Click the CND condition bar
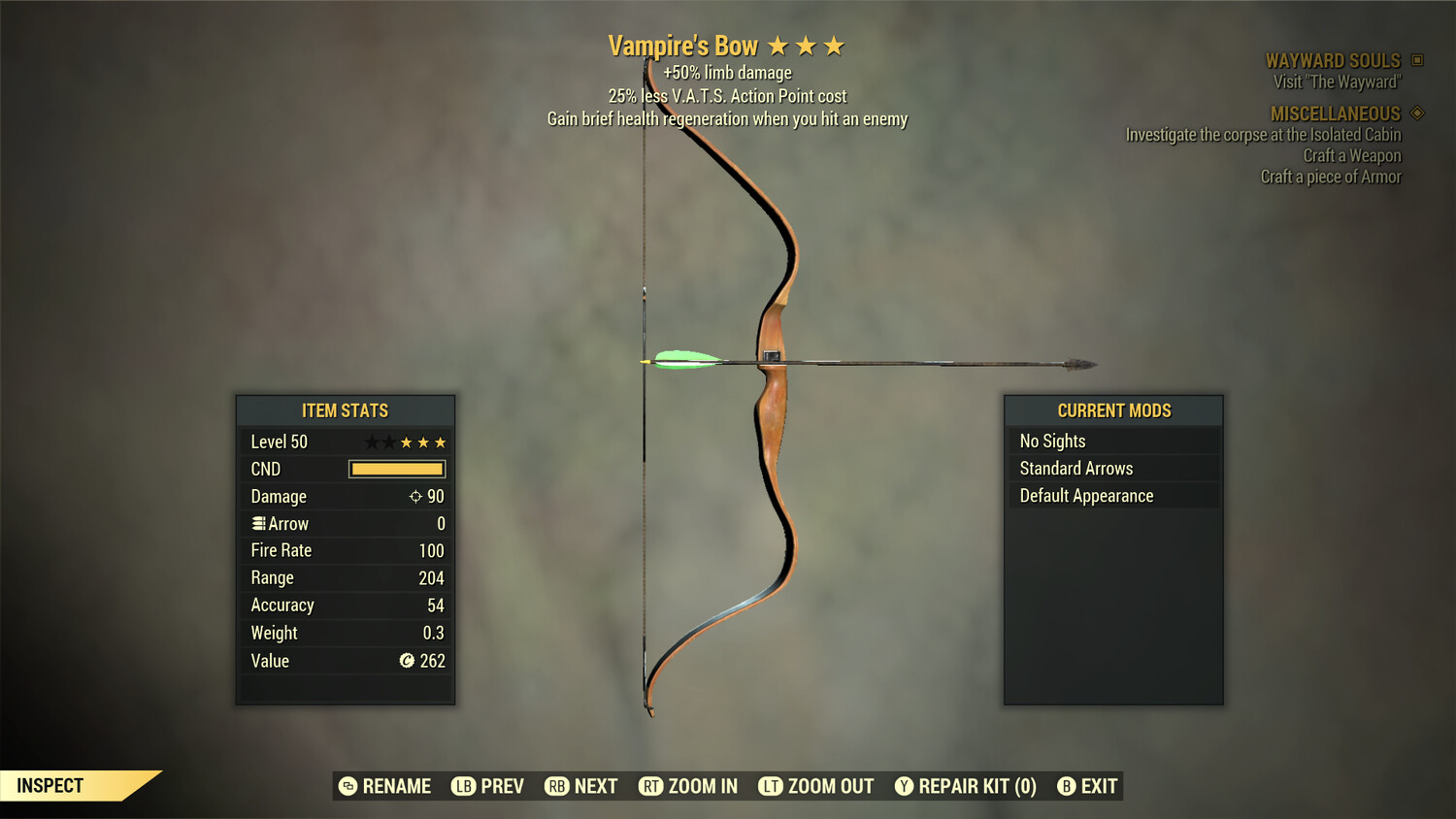Image resolution: width=1456 pixels, height=819 pixels. (396, 469)
